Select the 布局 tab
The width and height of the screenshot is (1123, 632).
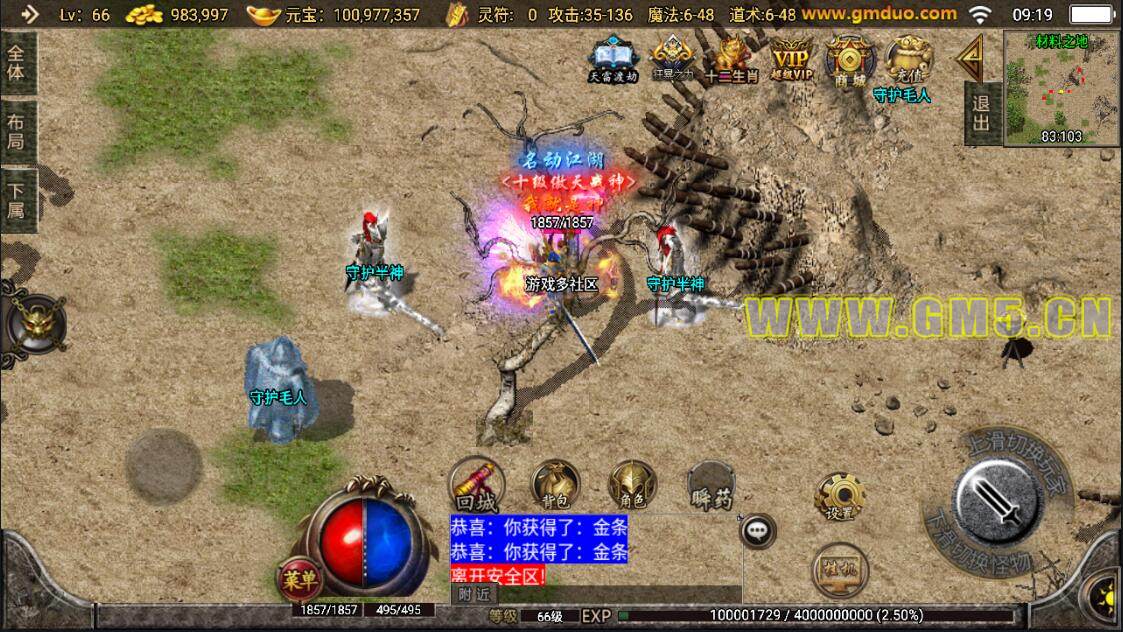pos(17,132)
